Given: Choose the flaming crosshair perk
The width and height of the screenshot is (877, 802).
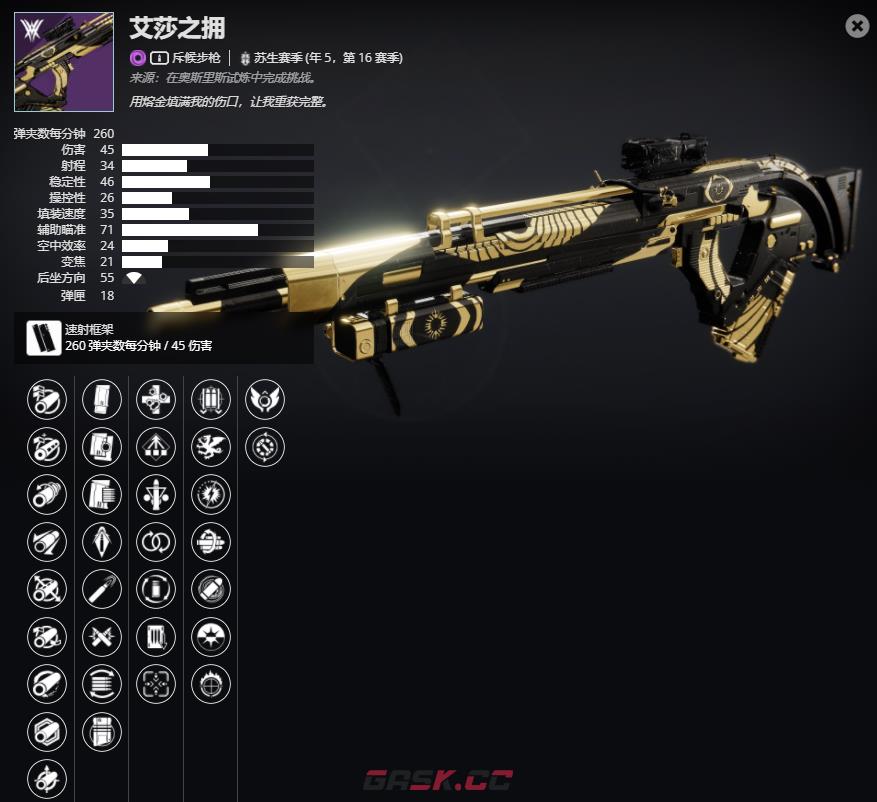Looking at the screenshot, I should tap(210, 684).
